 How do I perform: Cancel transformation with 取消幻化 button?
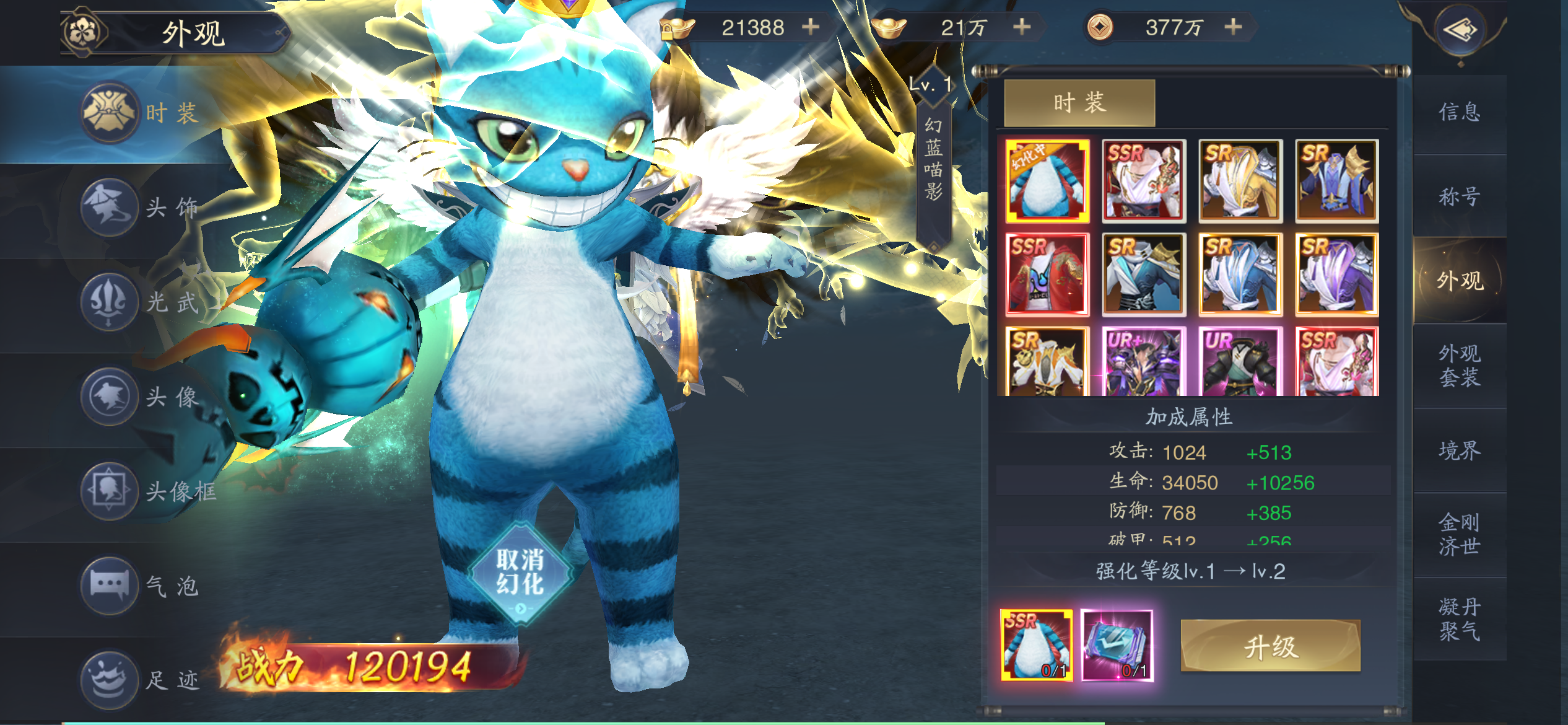click(520, 573)
